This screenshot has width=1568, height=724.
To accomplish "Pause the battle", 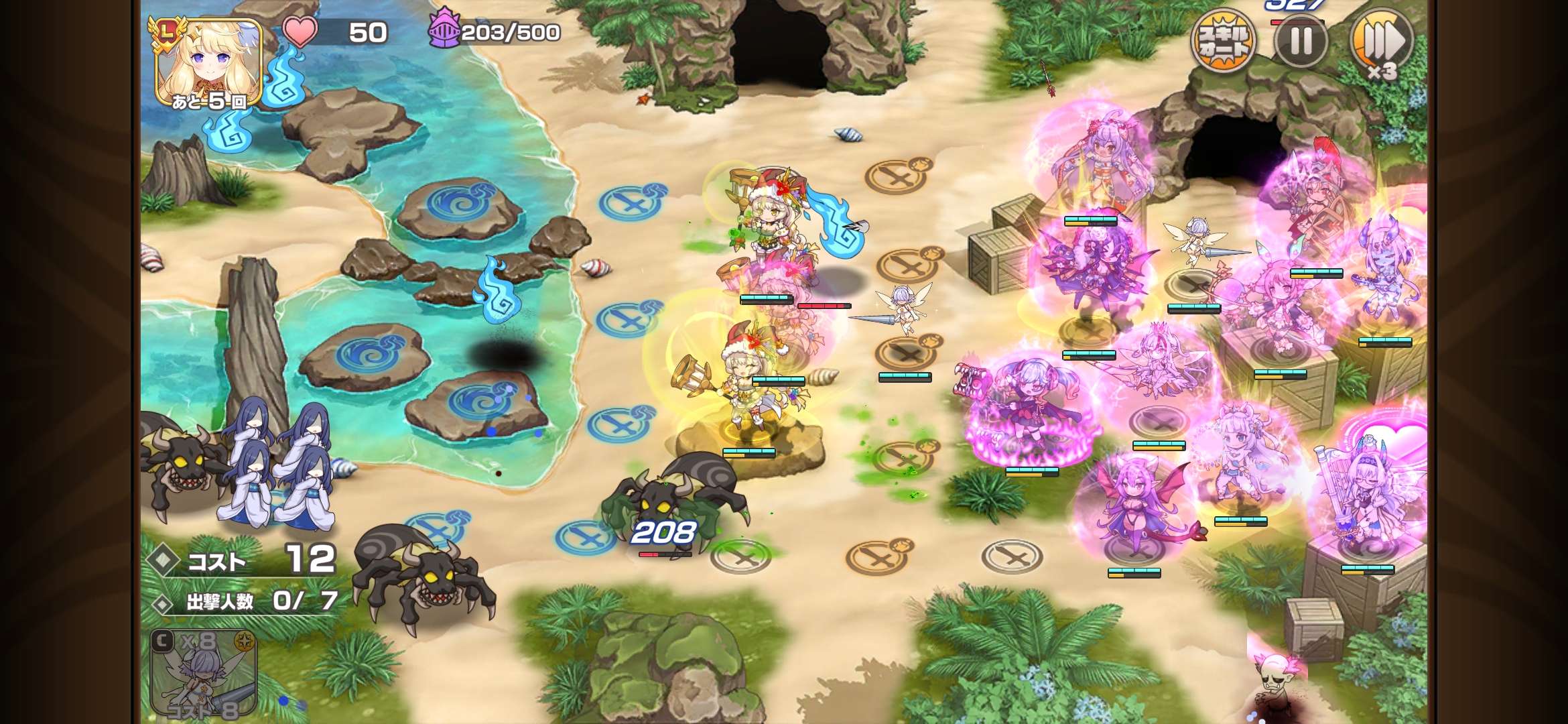I will pyautogui.click(x=1301, y=42).
